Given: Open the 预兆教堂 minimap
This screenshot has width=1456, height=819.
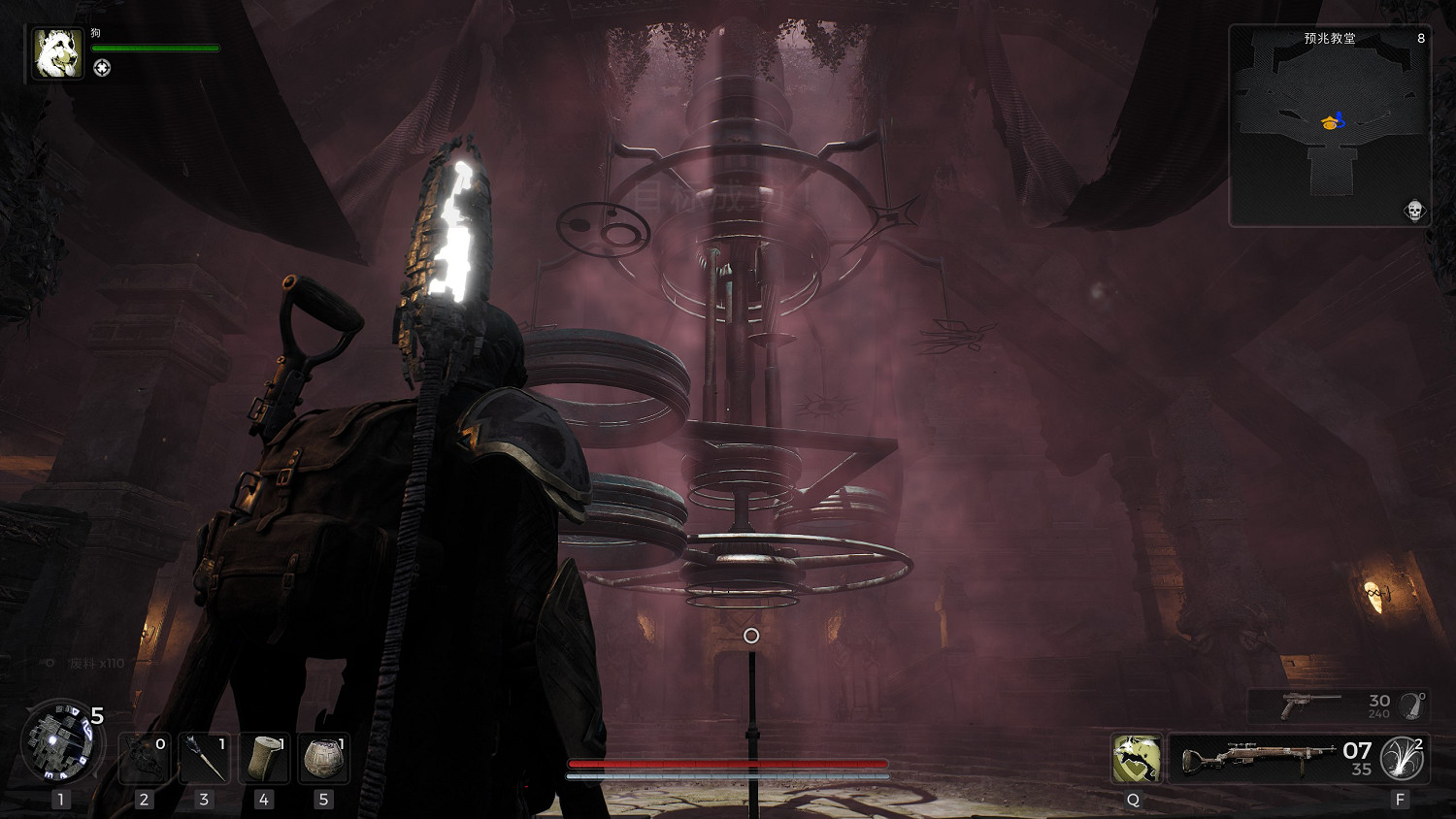Looking at the screenshot, I should [1329, 126].
